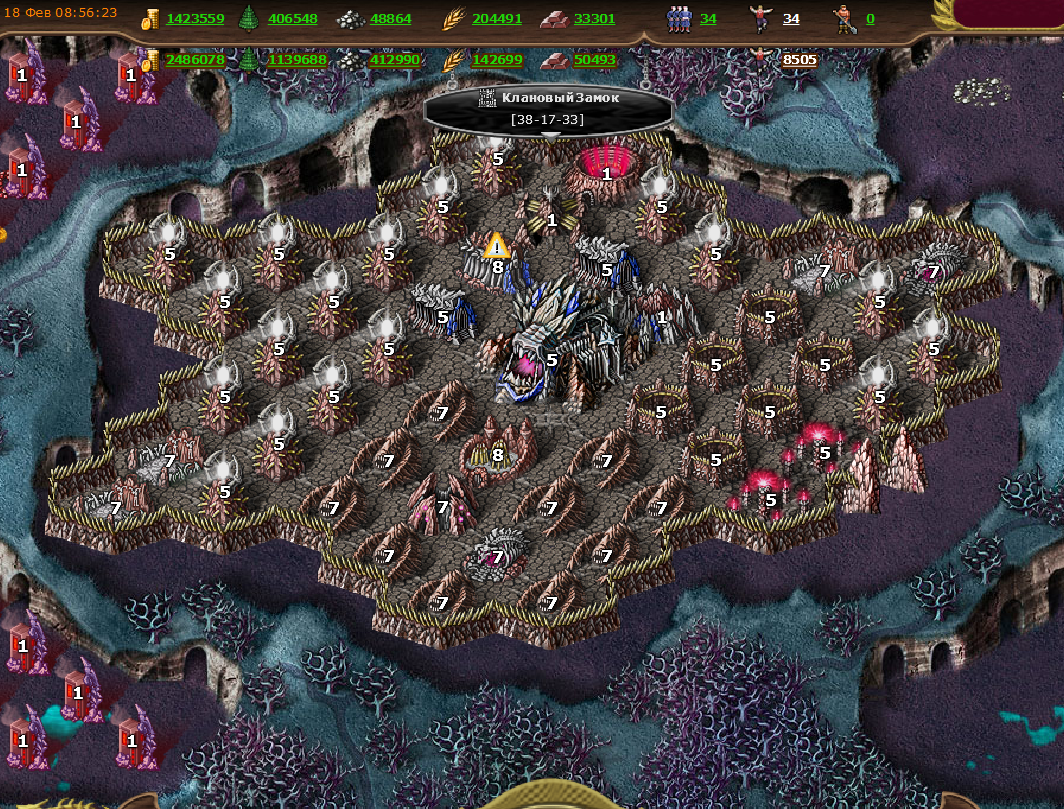Click the gold amount link 1423559

(x=195, y=19)
